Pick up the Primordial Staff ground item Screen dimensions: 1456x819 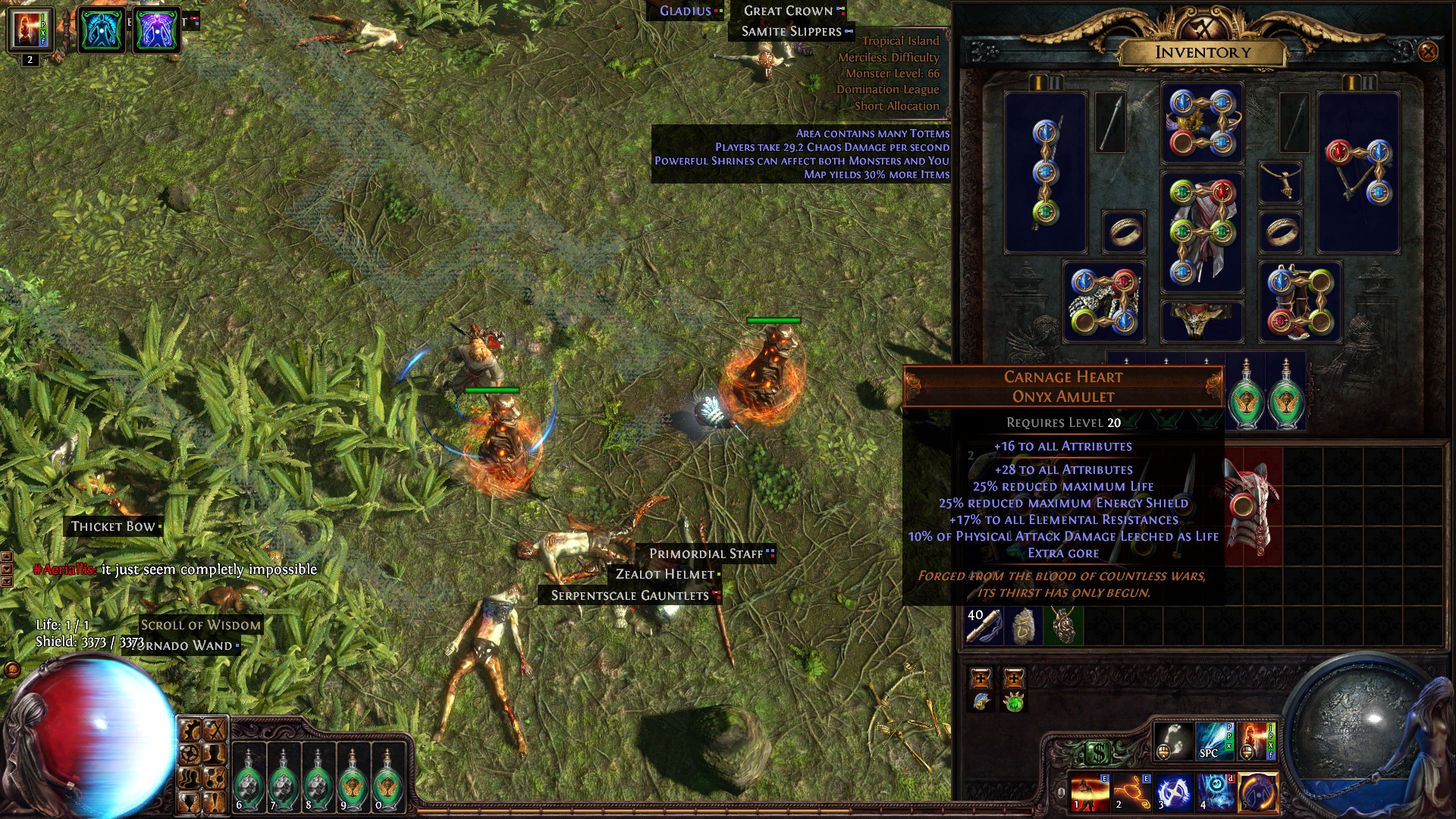[705, 554]
